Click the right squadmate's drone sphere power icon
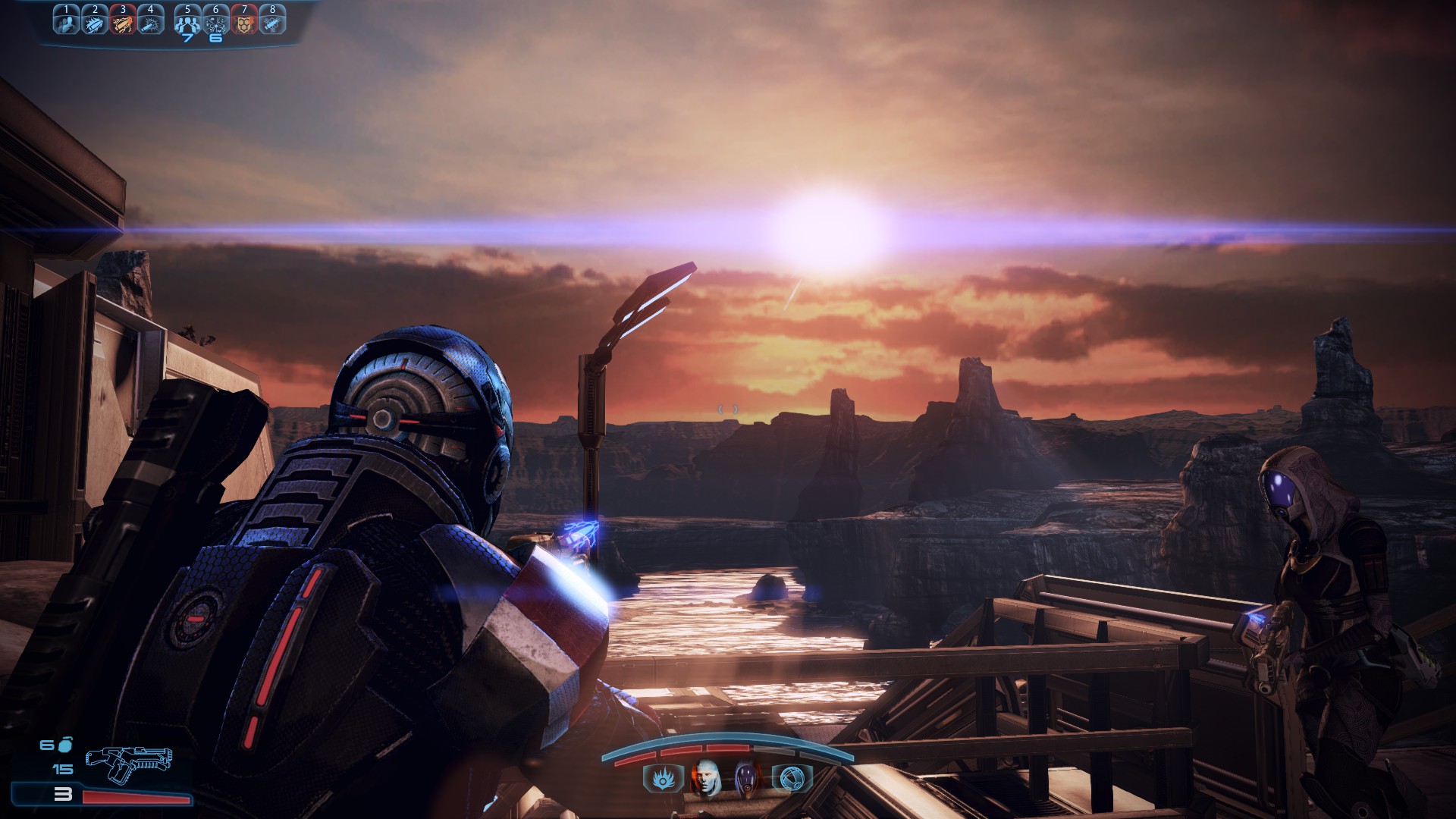Screen dimensions: 1456x819 pyautogui.click(x=791, y=778)
